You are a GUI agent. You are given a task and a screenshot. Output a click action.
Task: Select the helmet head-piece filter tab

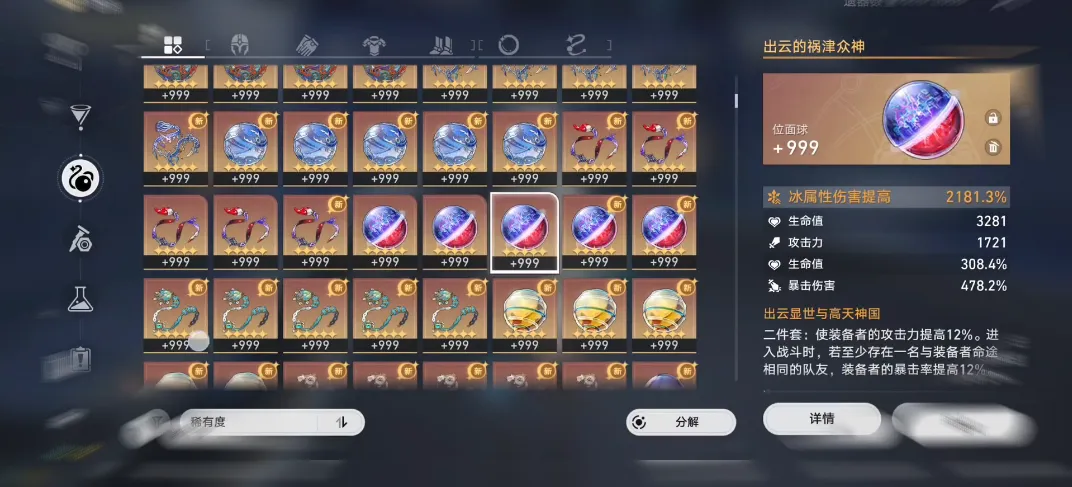coord(240,44)
